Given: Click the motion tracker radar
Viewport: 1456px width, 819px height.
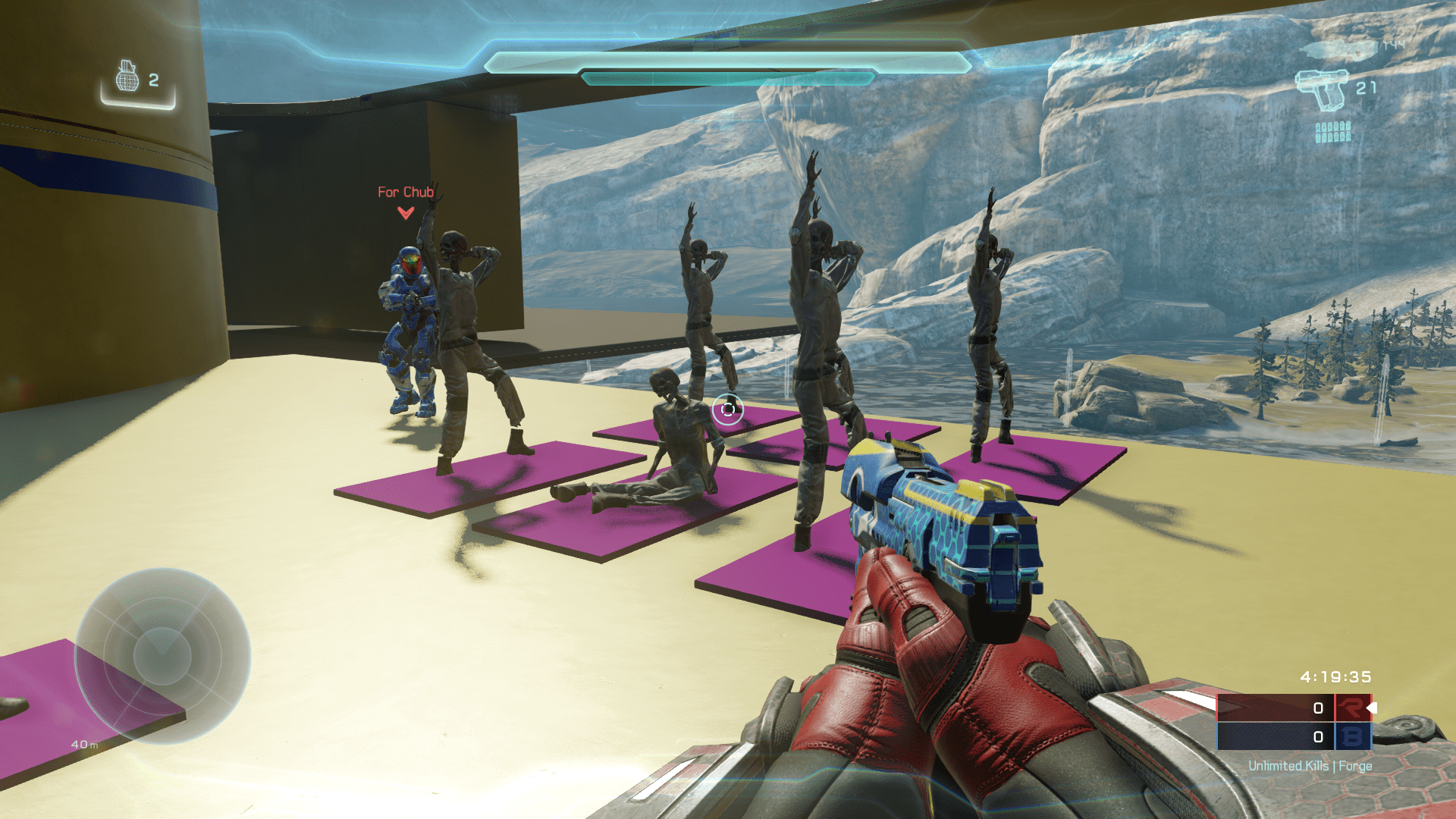Looking at the screenshot, I should [162, 655].
